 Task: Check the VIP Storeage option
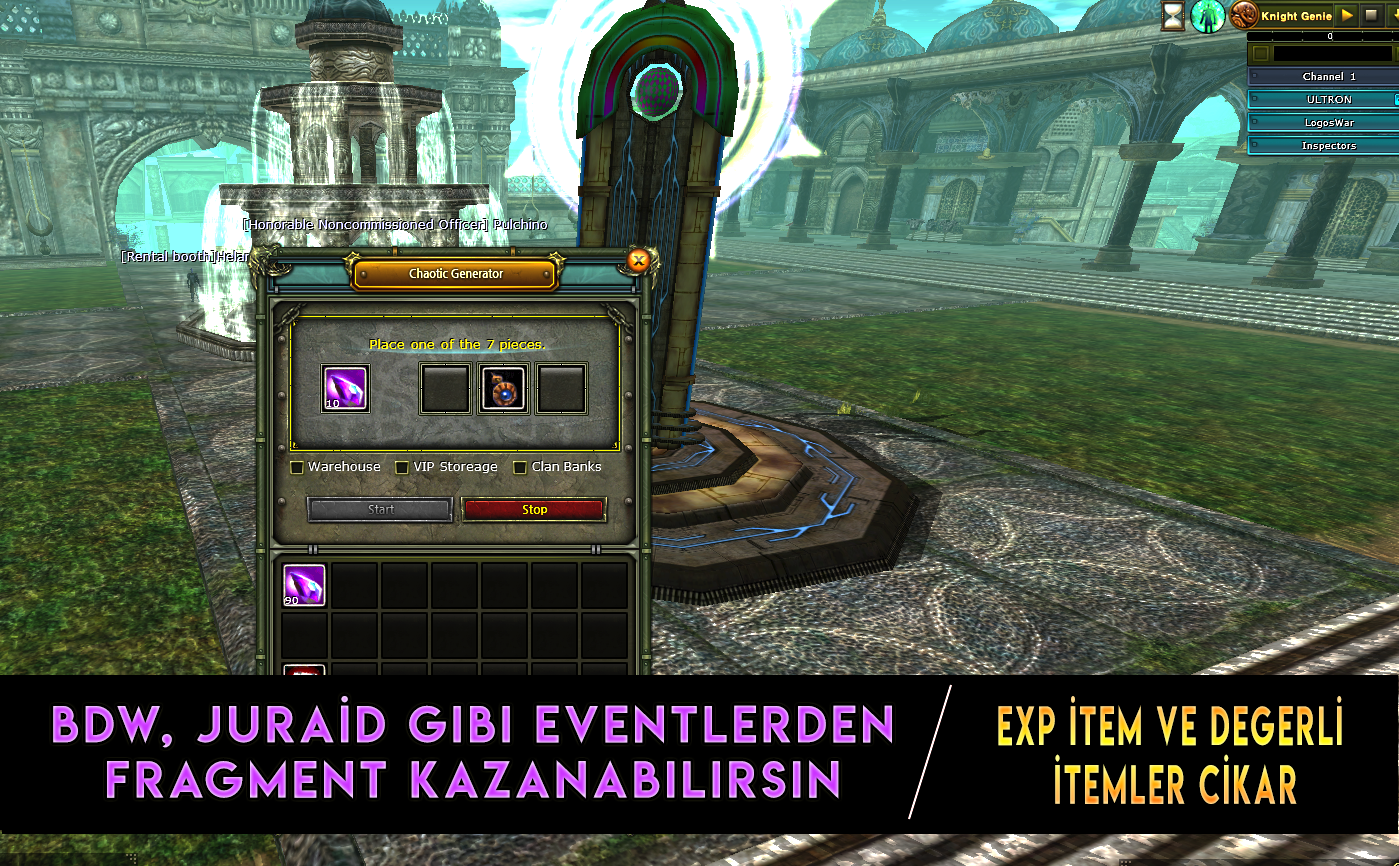coord(402,466)
